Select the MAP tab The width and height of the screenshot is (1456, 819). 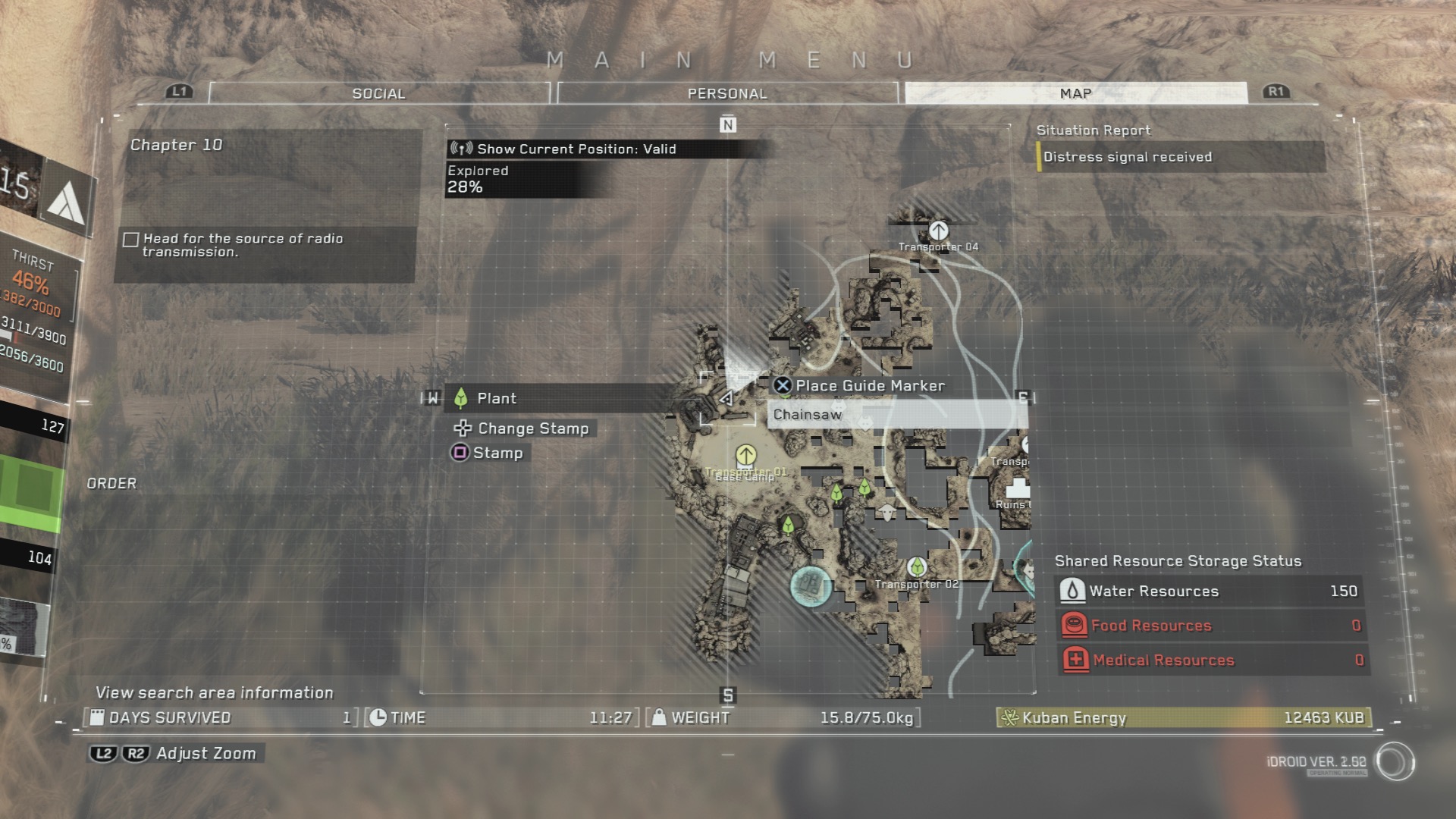click(1075, 93)
